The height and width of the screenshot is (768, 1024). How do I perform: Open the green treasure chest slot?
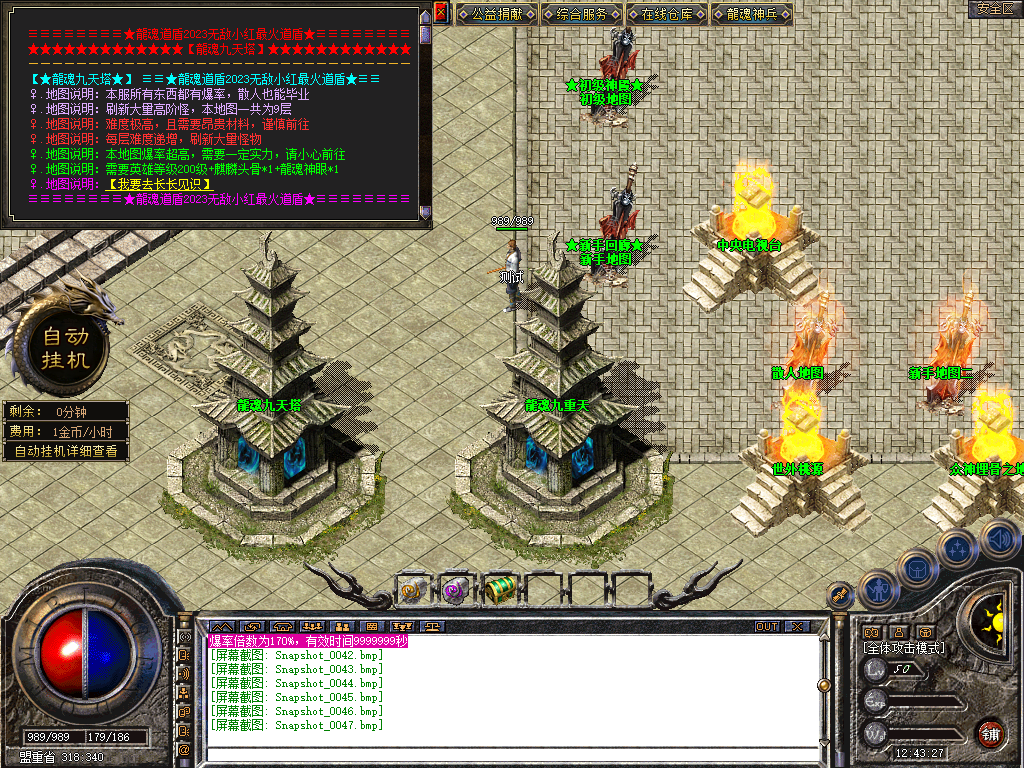click(499, 590)
